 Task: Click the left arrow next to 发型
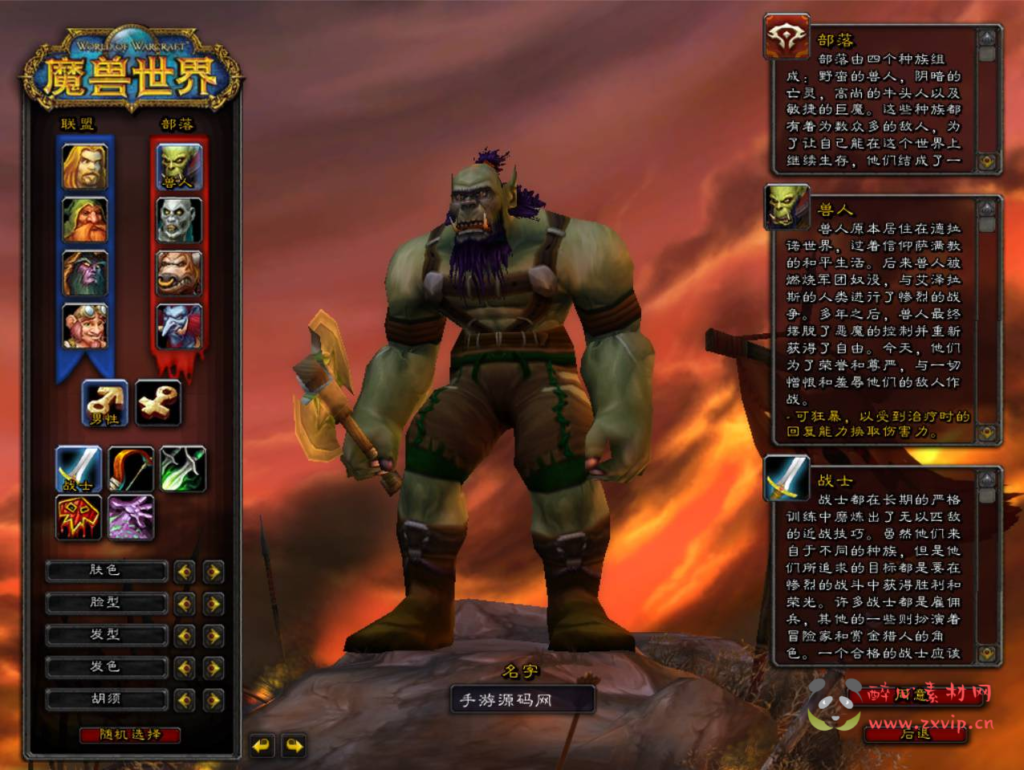[x=184, y=636]
